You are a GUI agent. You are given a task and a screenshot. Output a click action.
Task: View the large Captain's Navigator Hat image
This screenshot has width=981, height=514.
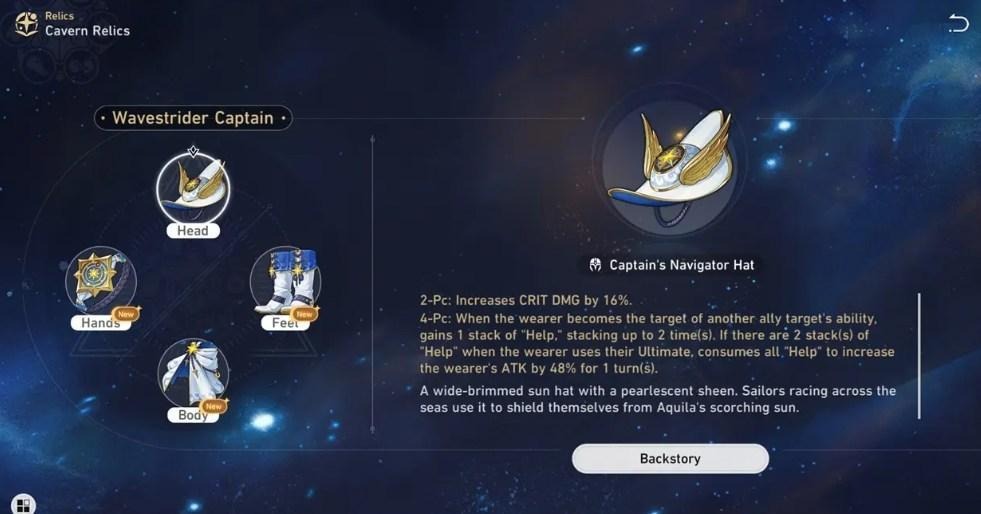coord(669,169)
